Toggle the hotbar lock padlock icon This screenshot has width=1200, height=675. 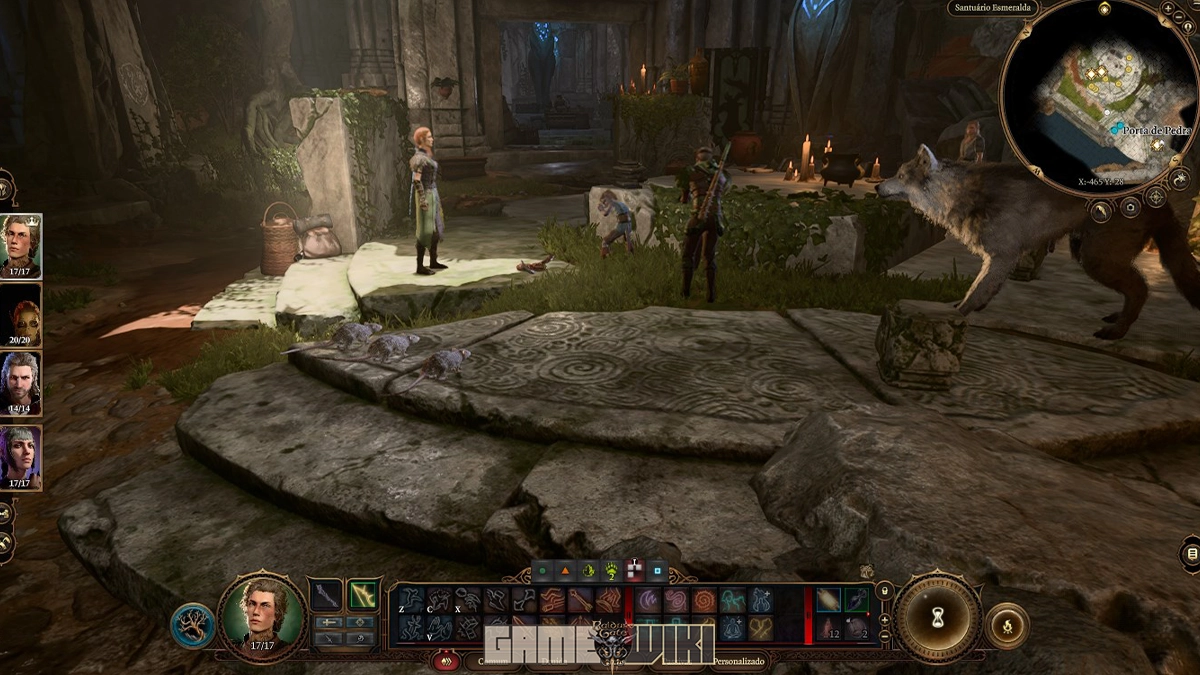pos(884,592)
